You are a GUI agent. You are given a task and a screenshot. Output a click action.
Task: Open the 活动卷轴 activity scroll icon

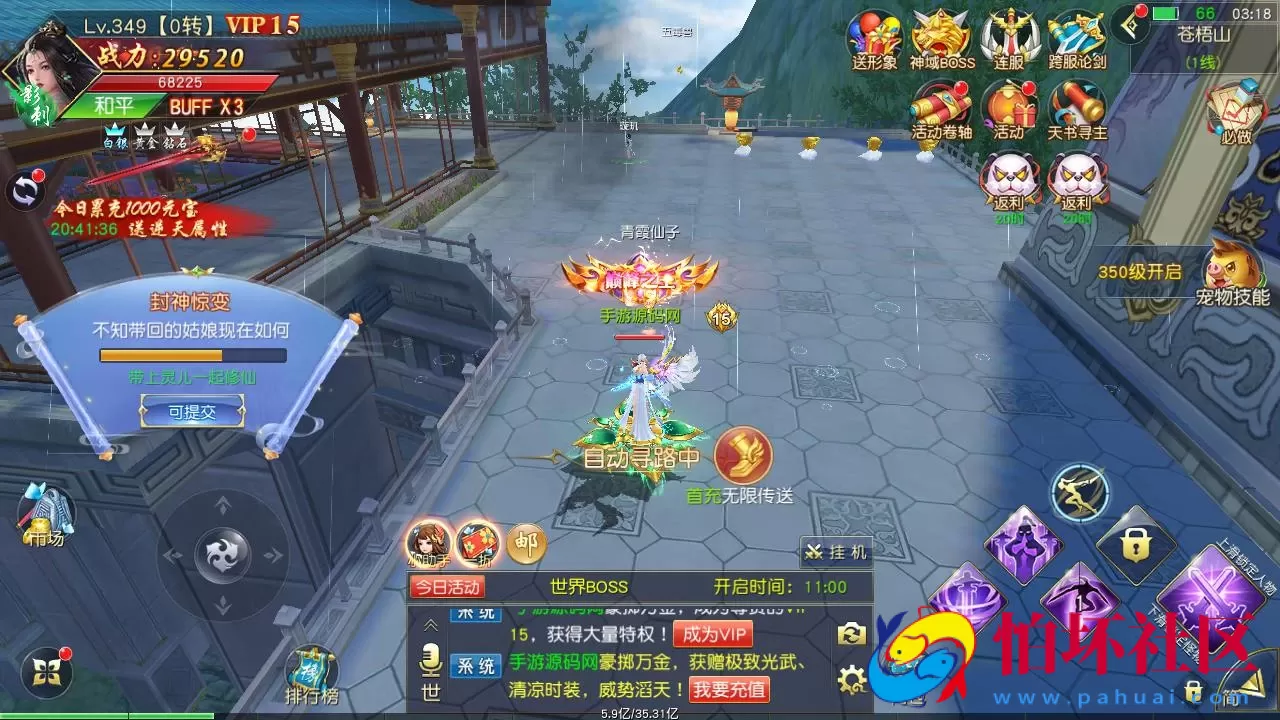942,108
